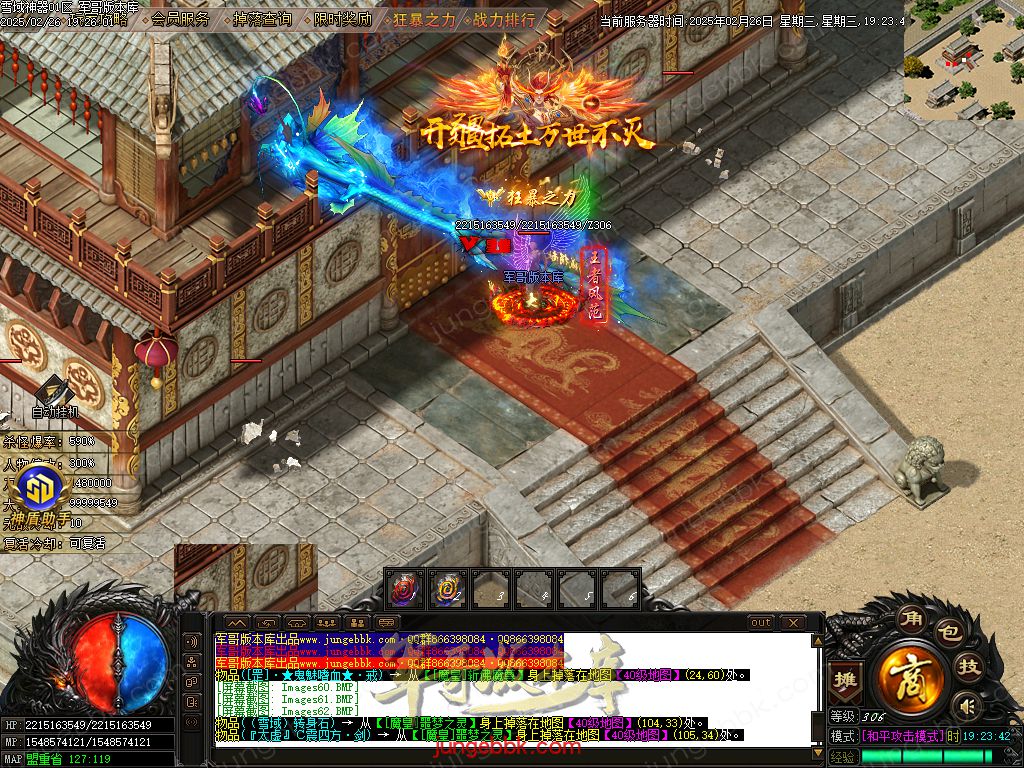Toggle 自动挂机 auto-battle icon
Image resolution: width=1024 pixels, height=768 pixels.
tap(54, 396)
